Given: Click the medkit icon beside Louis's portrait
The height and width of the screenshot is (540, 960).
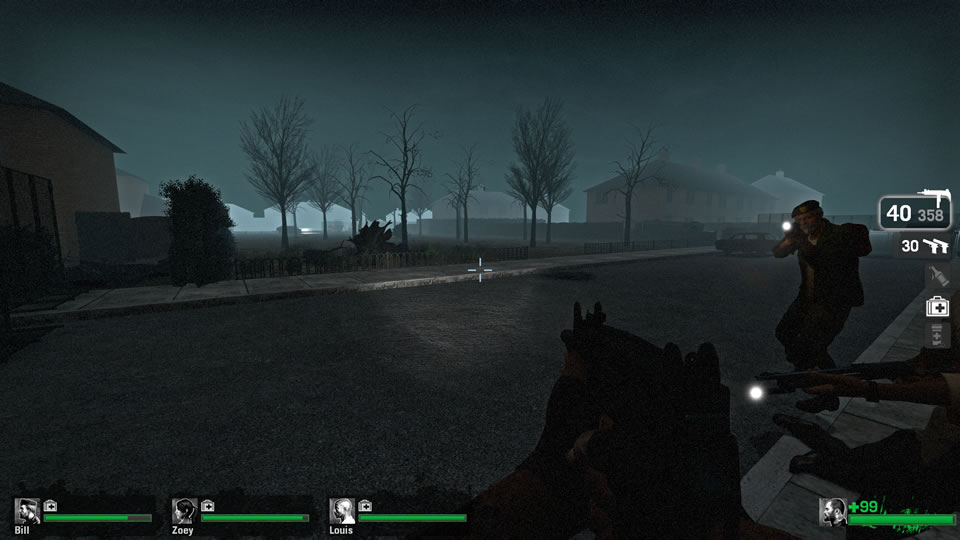Looking at the screenshot, I should [x=365, y=505].
